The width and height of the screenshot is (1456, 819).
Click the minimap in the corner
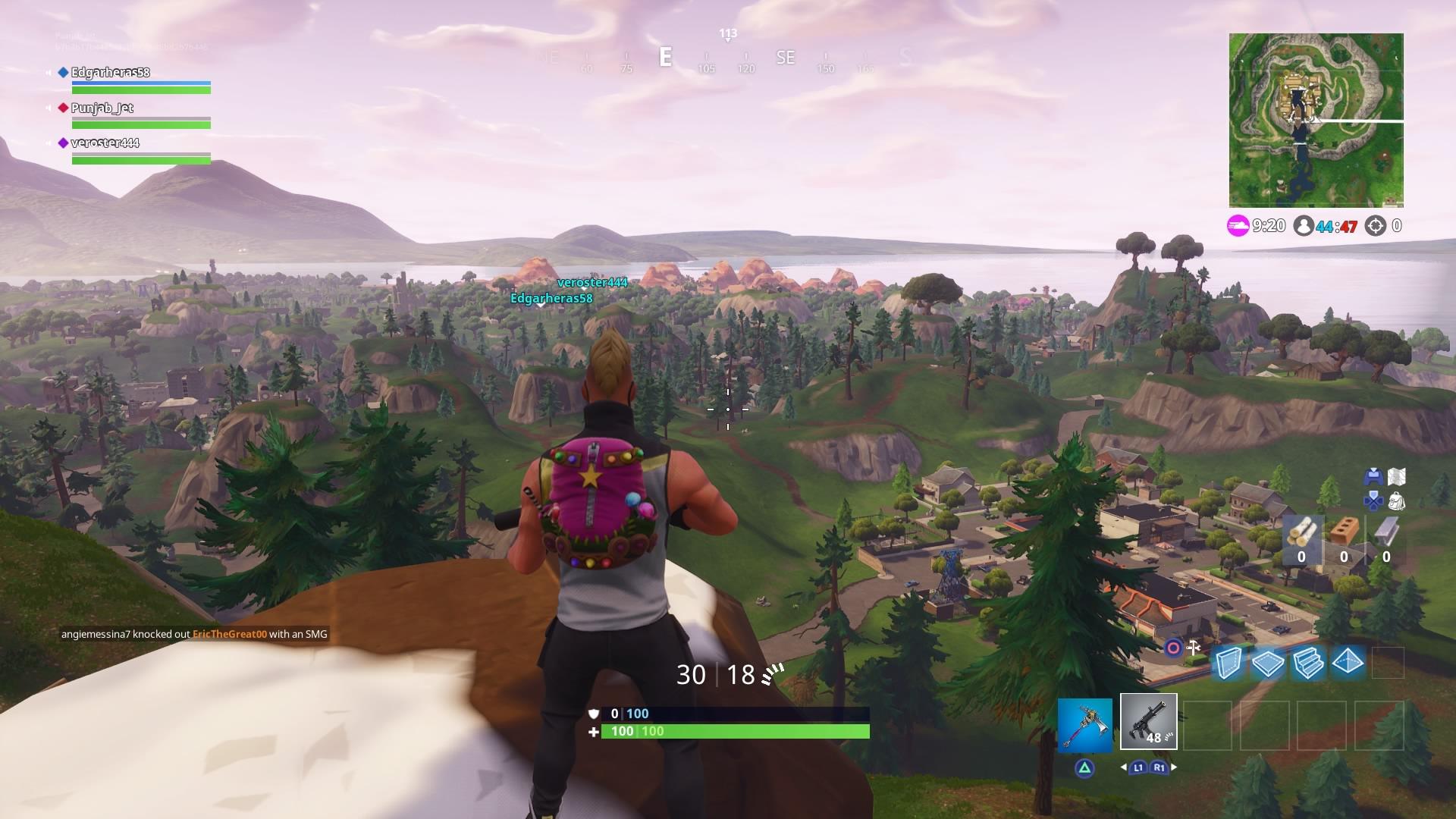[1316, 119]
